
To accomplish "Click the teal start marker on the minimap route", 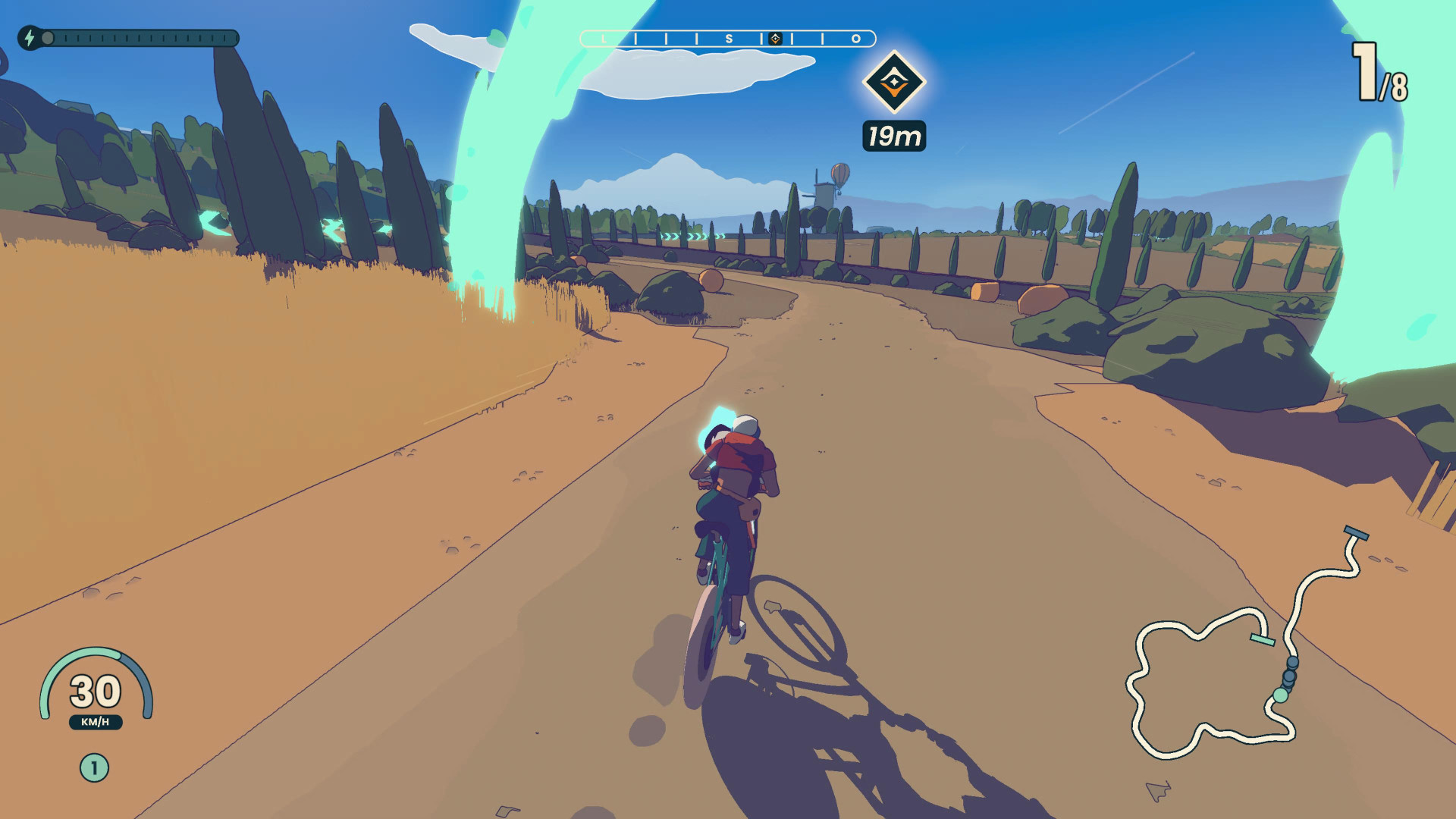I will [1261, 639].
